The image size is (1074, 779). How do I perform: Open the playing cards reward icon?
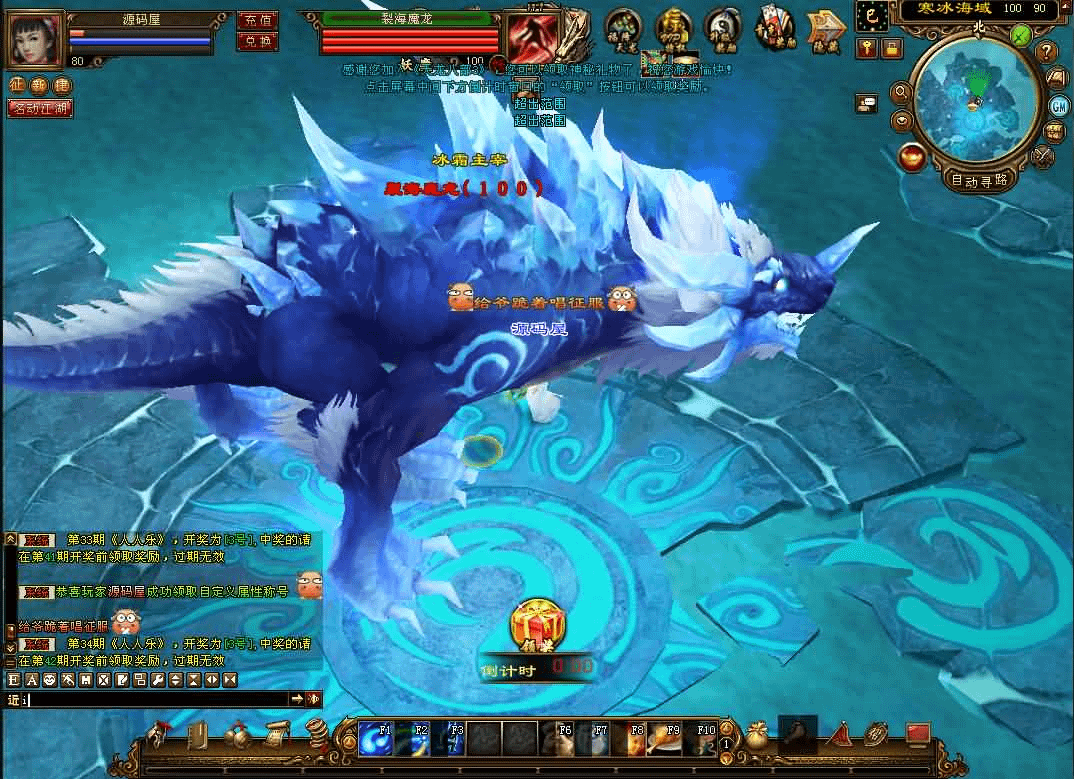(x=773, y=30)
